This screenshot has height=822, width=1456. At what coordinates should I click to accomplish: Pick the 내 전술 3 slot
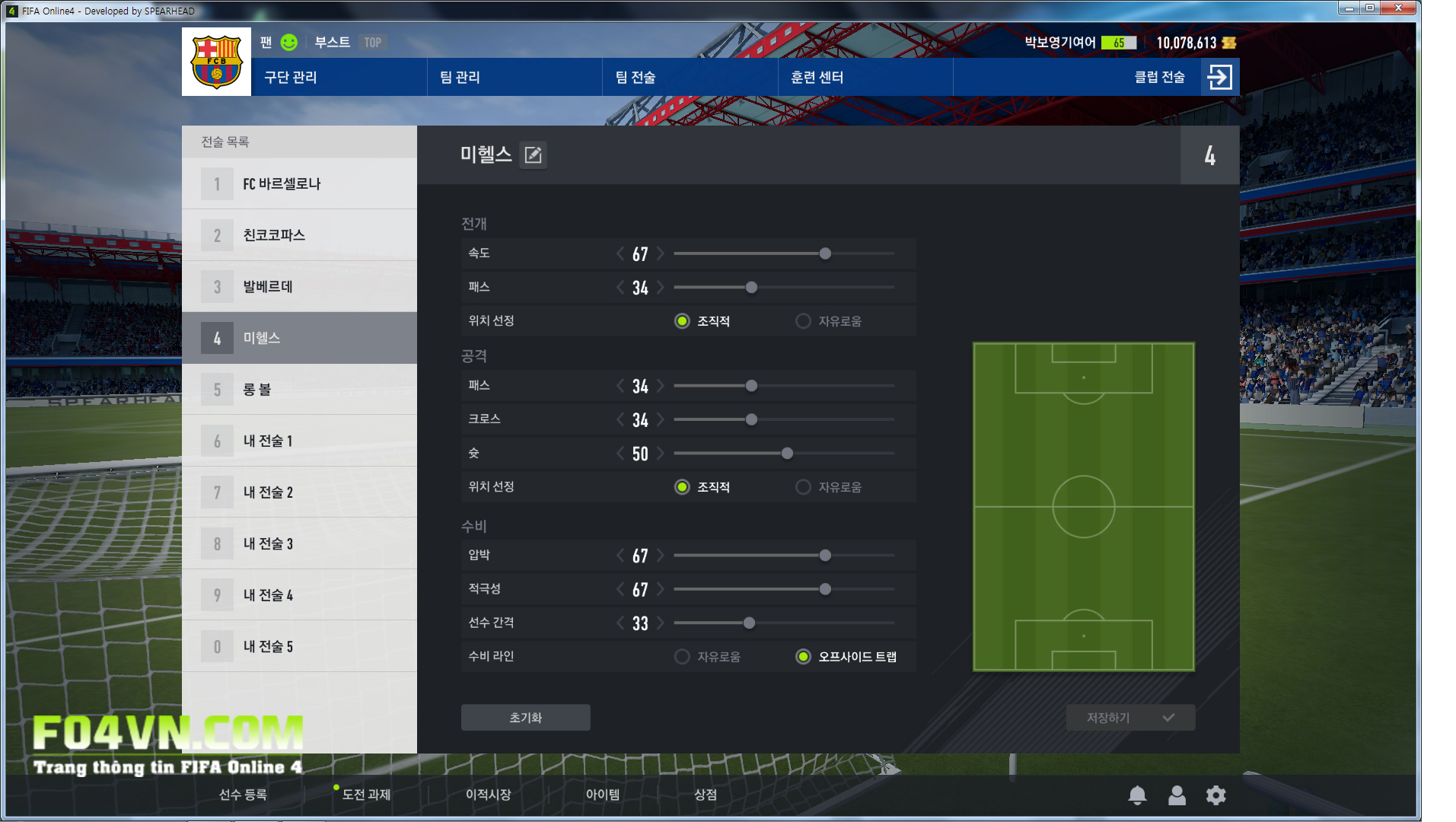click(x=299, y=543)
